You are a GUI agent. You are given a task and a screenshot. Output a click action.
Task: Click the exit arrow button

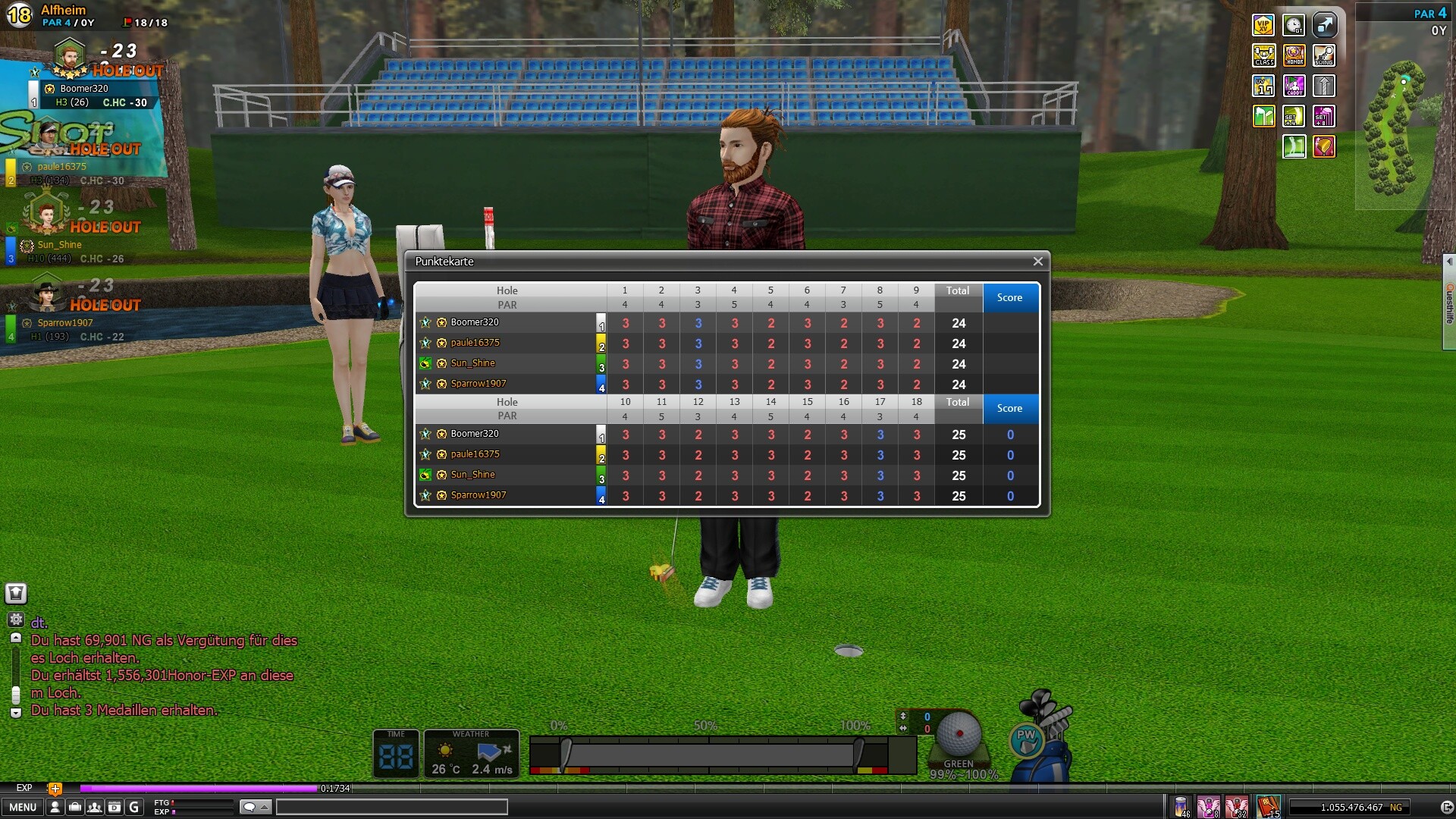point(1446,807)
